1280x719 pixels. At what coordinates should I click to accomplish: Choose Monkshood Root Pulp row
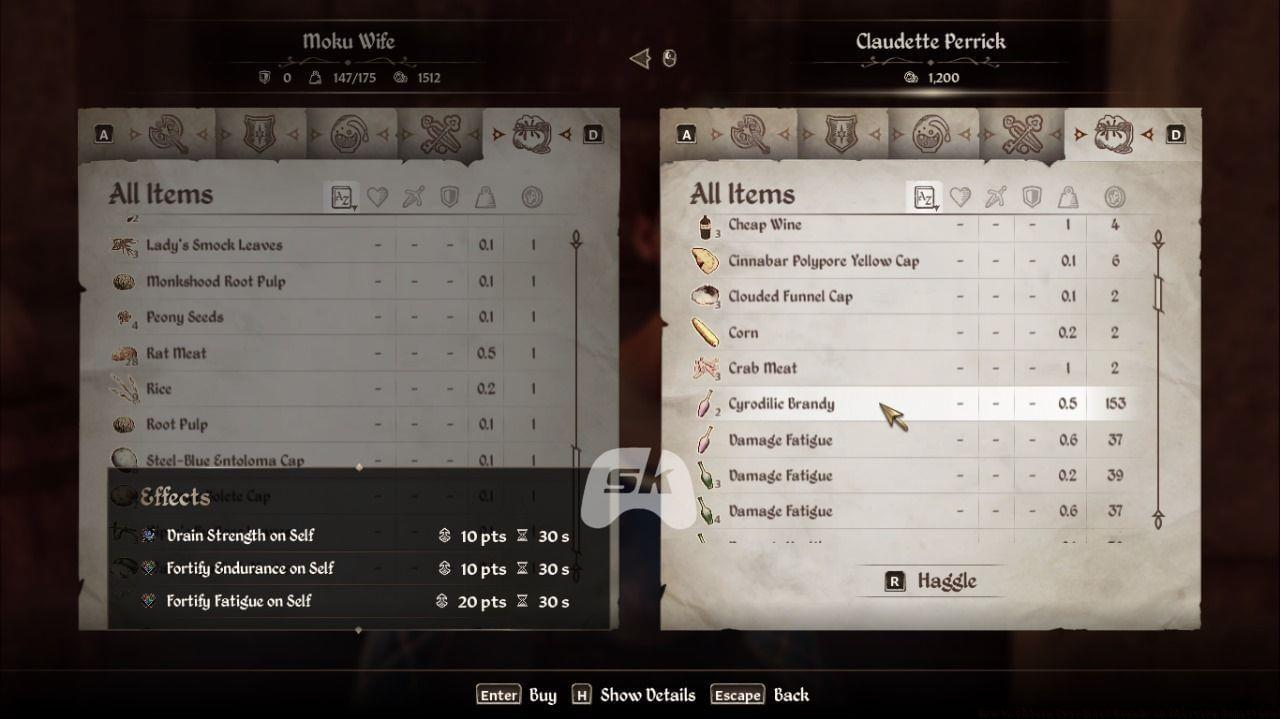pyautogui.click(x=215, y=281)
